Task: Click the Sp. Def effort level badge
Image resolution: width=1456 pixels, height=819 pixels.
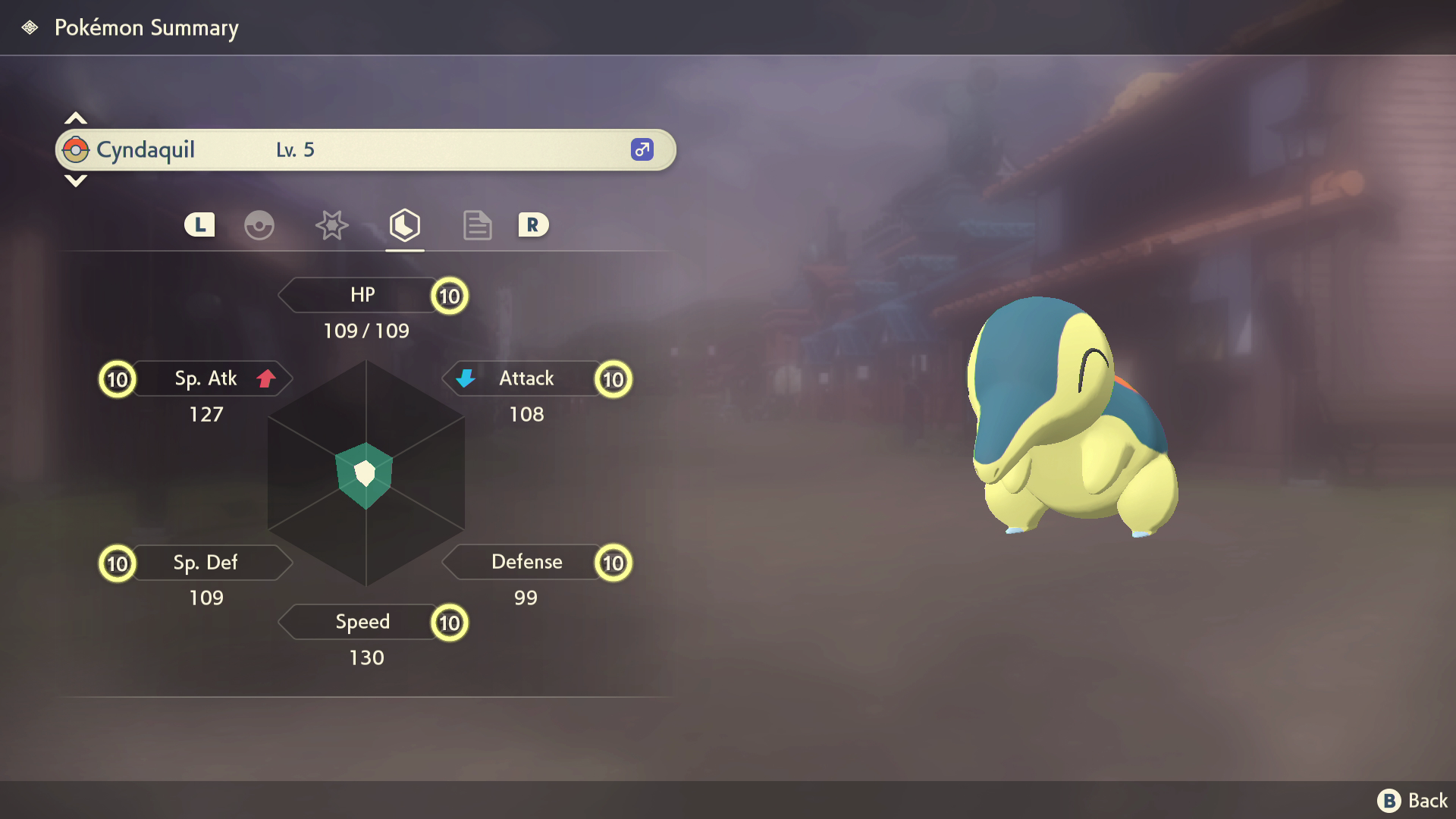Action: [118, 563]
